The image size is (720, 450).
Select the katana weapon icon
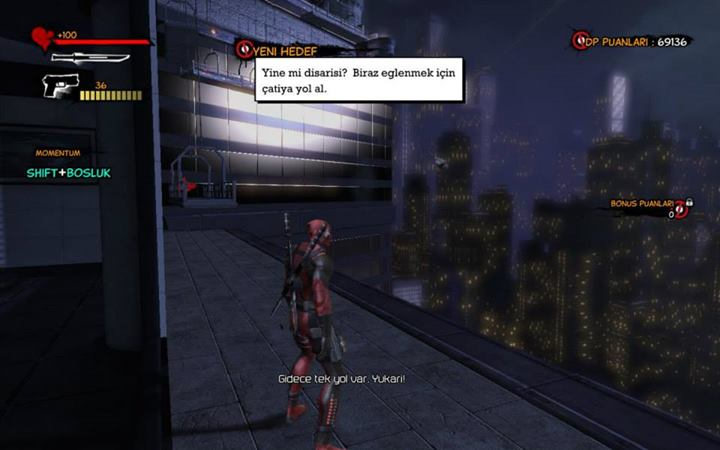click(92, 58)
